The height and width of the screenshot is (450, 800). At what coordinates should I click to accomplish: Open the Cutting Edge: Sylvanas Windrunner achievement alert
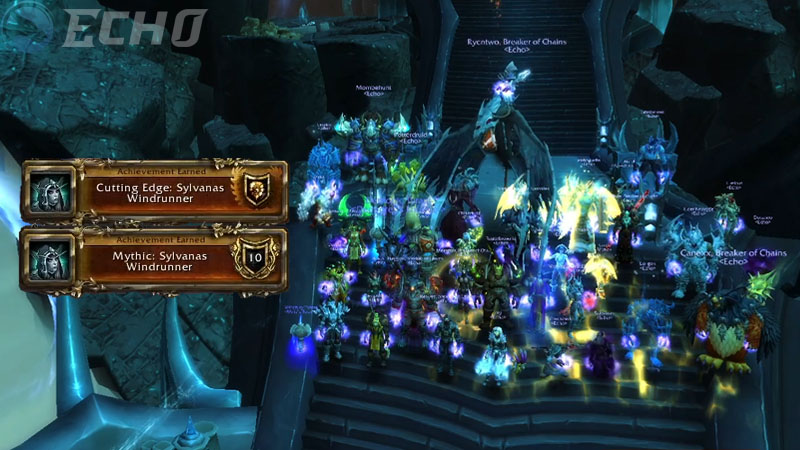pos(154,192)
